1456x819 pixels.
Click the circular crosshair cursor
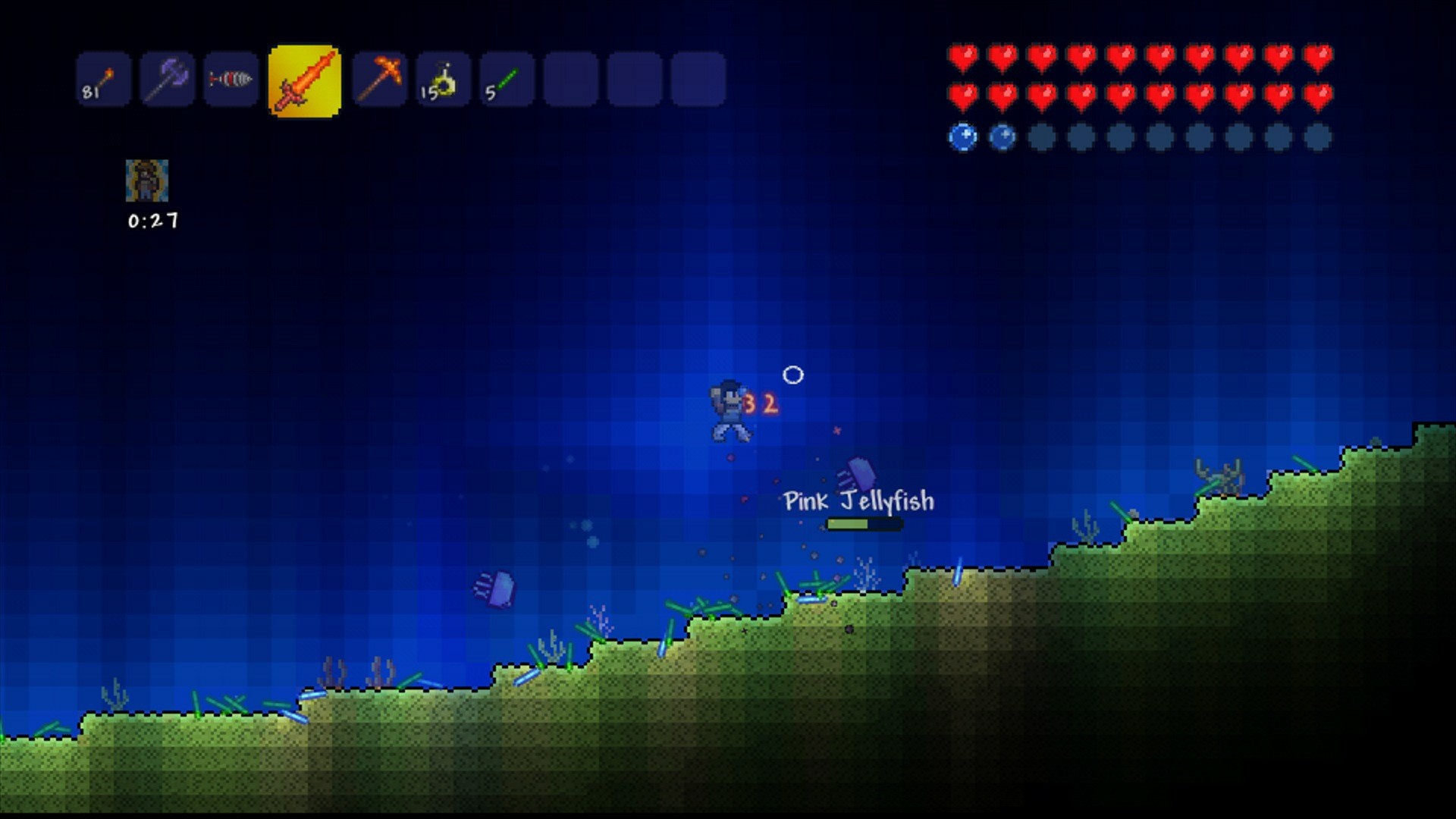(x=793, y=375)
